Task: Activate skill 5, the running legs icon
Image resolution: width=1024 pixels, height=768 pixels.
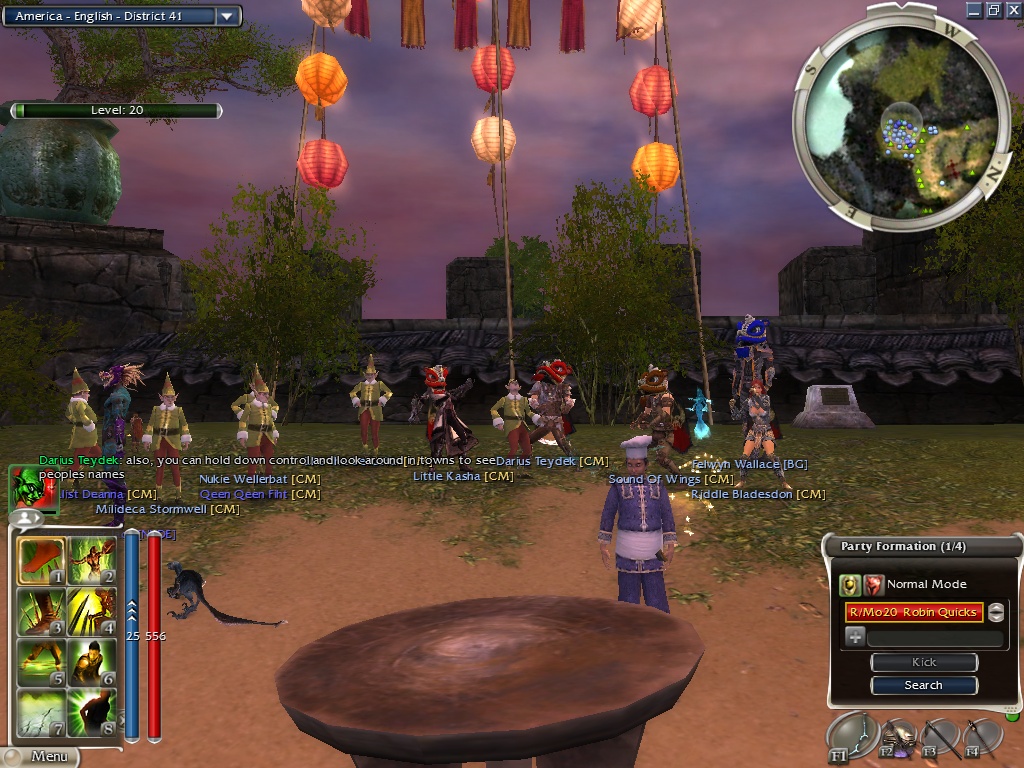Action: coord(42,662)
